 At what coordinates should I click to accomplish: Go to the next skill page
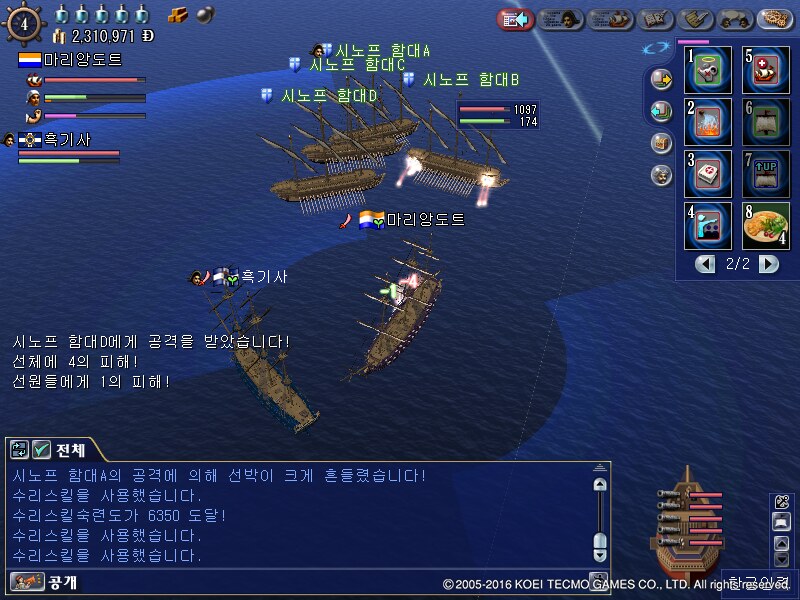click(x=768, y=264)
